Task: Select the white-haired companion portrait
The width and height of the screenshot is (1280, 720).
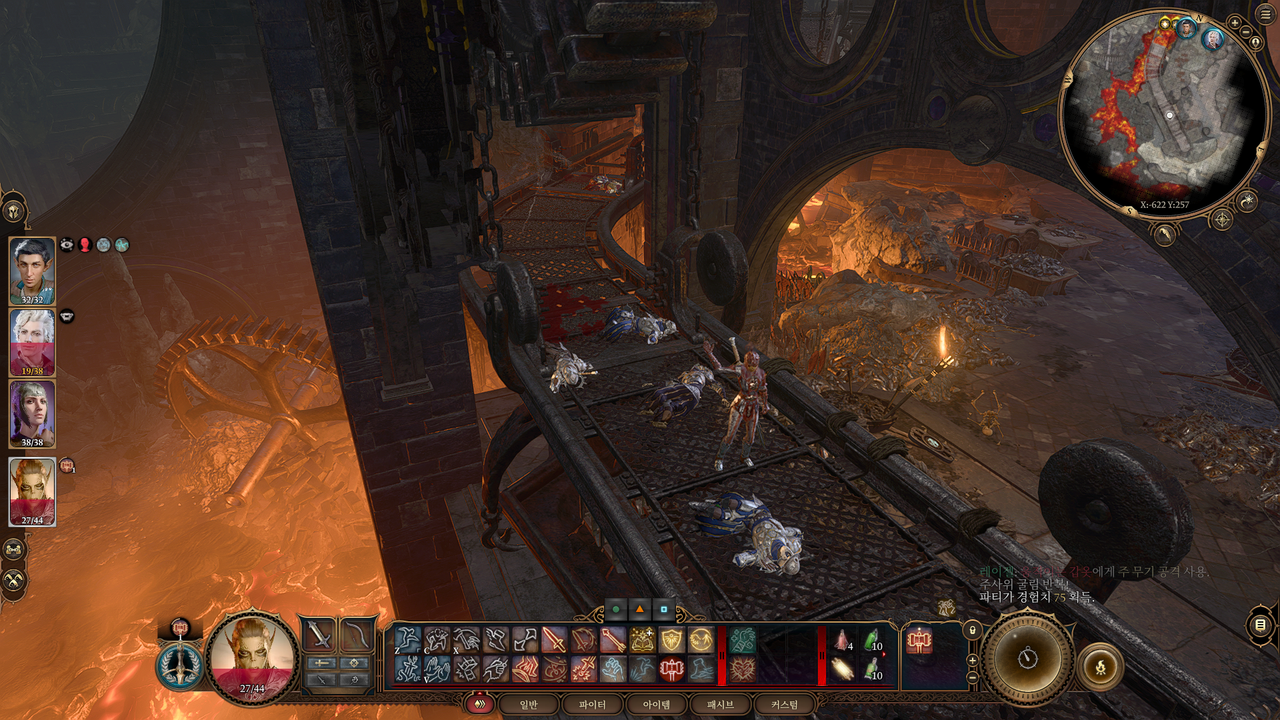Action: pyautogui.click(x=32, y=341)
